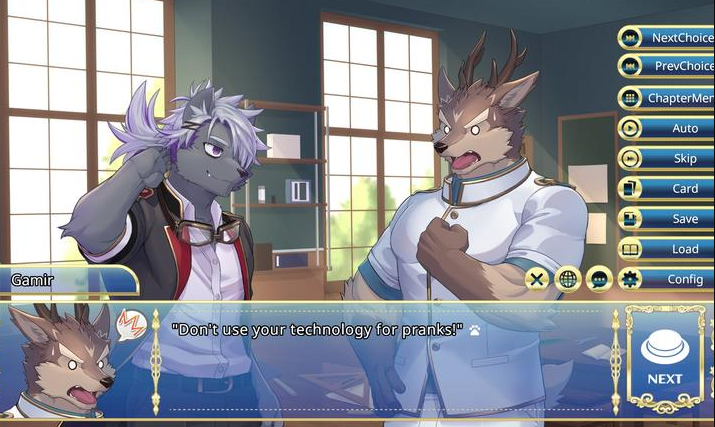Save the game

click(x=667, y=218)
